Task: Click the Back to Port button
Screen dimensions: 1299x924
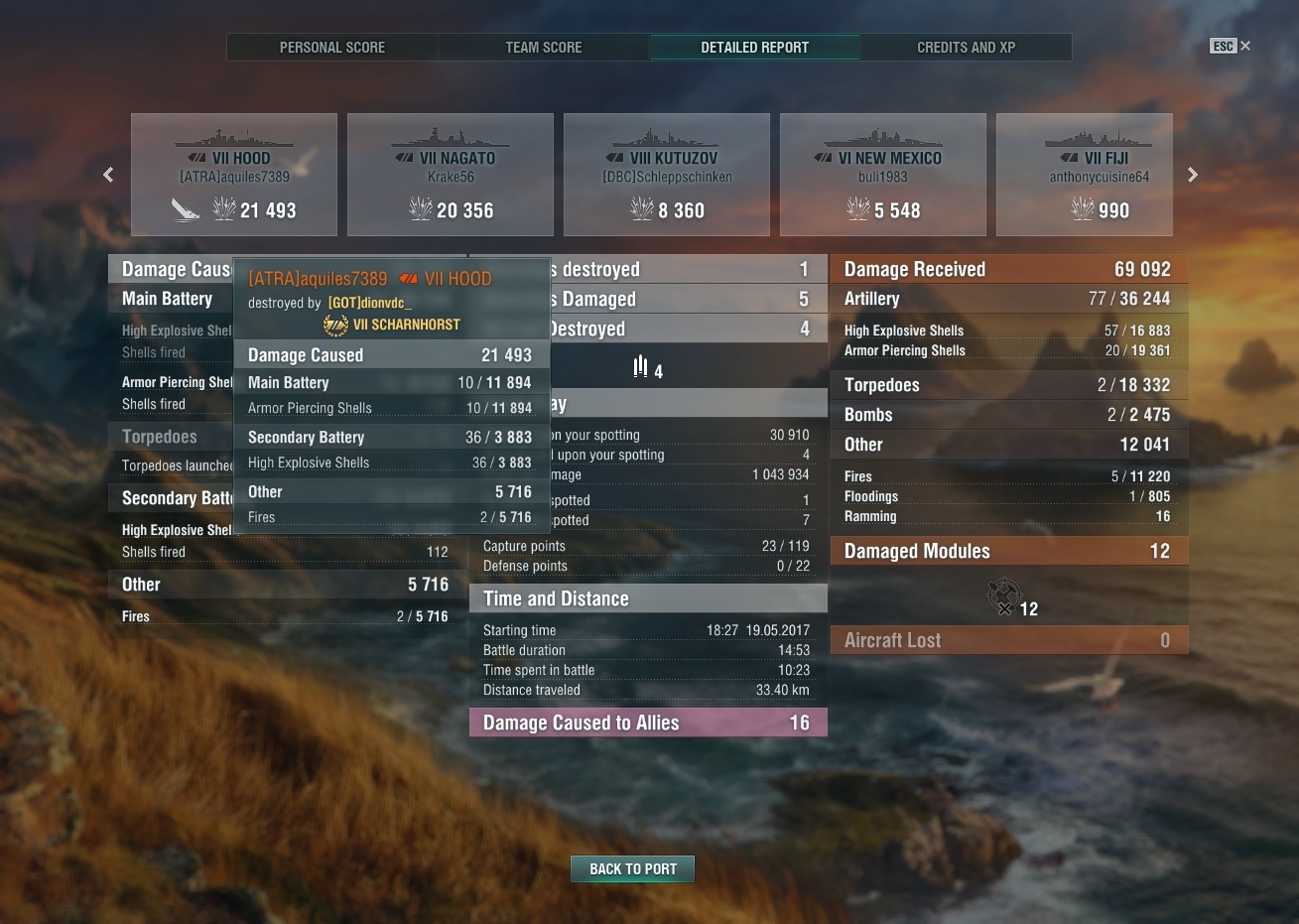Action: point(632,868)
